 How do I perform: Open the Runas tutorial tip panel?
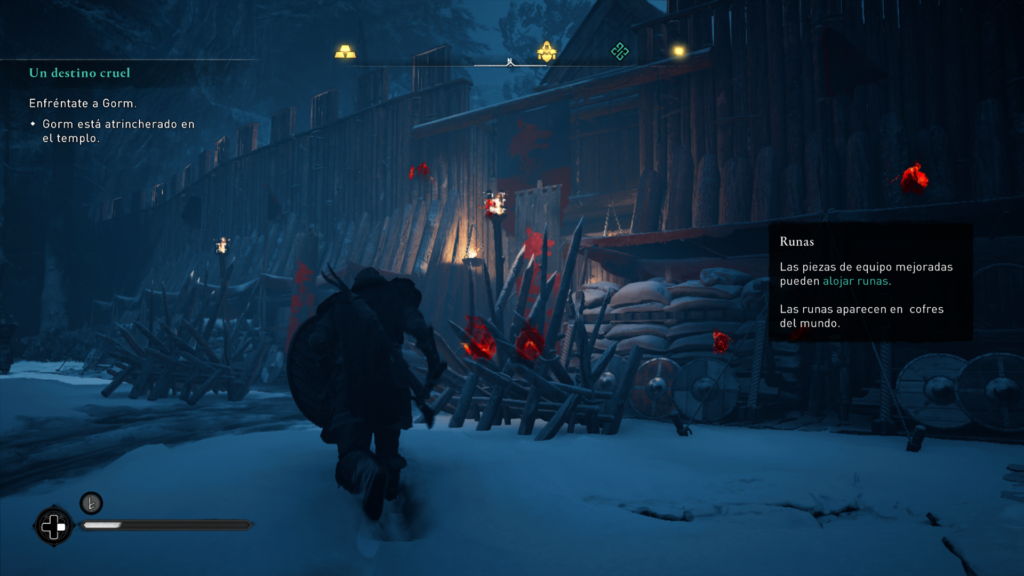click(x=870, y=283)
